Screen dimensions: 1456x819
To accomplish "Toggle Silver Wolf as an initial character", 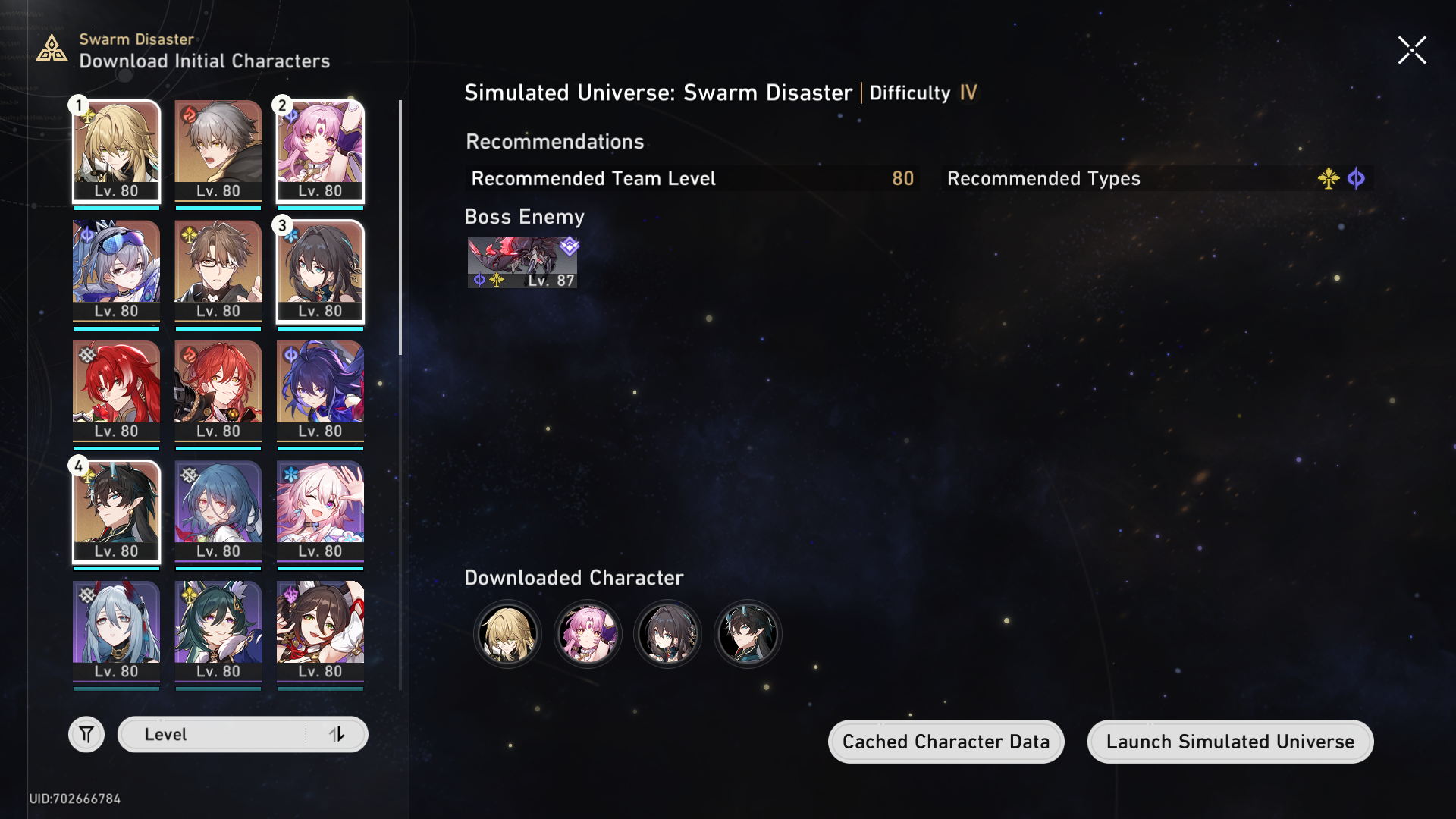I will pos(116,271).
